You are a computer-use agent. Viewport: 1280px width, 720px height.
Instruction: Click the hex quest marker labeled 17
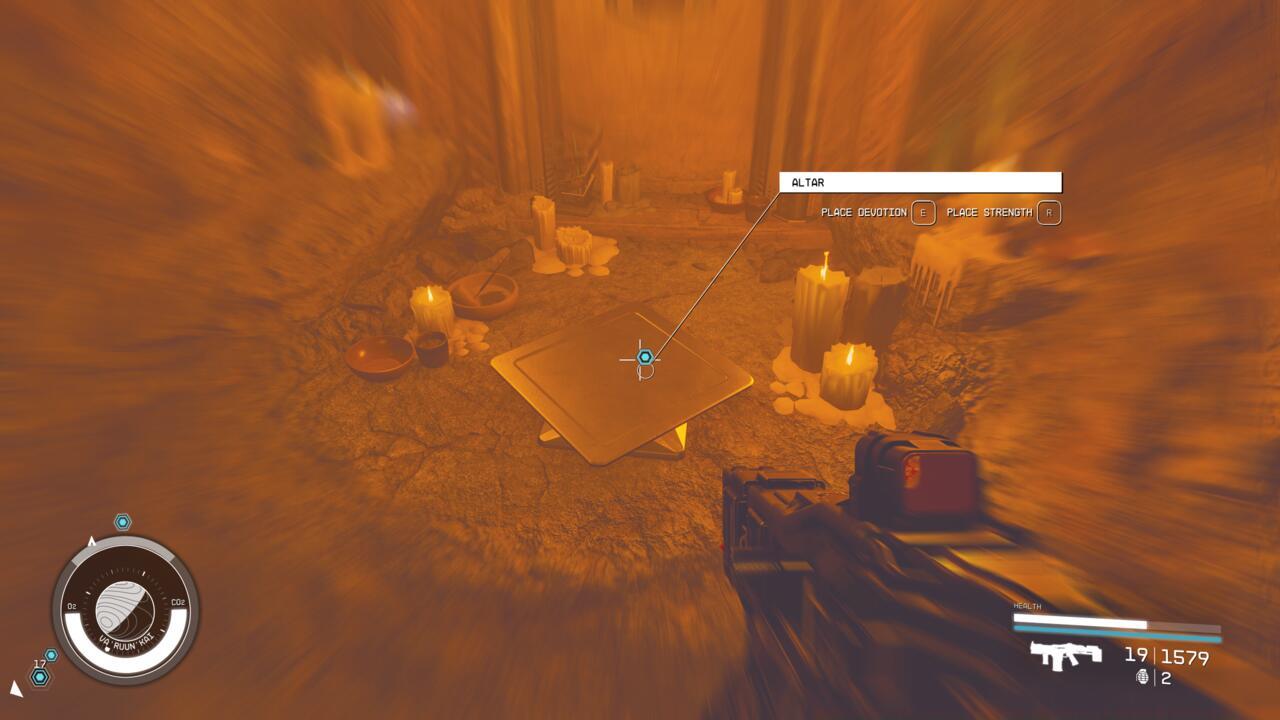(39, 676)
